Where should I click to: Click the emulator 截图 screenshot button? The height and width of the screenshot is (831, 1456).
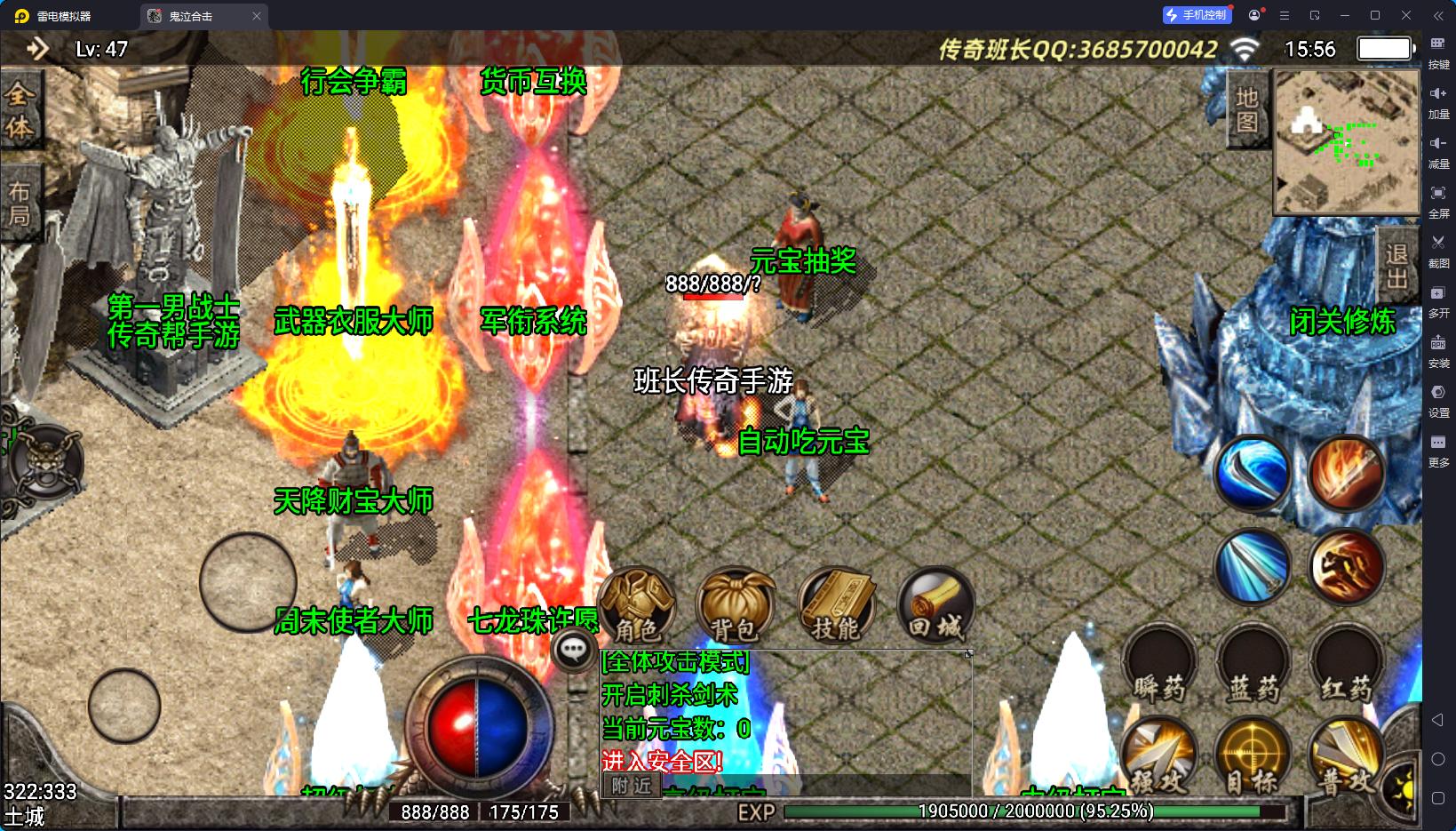[1438, 249]
